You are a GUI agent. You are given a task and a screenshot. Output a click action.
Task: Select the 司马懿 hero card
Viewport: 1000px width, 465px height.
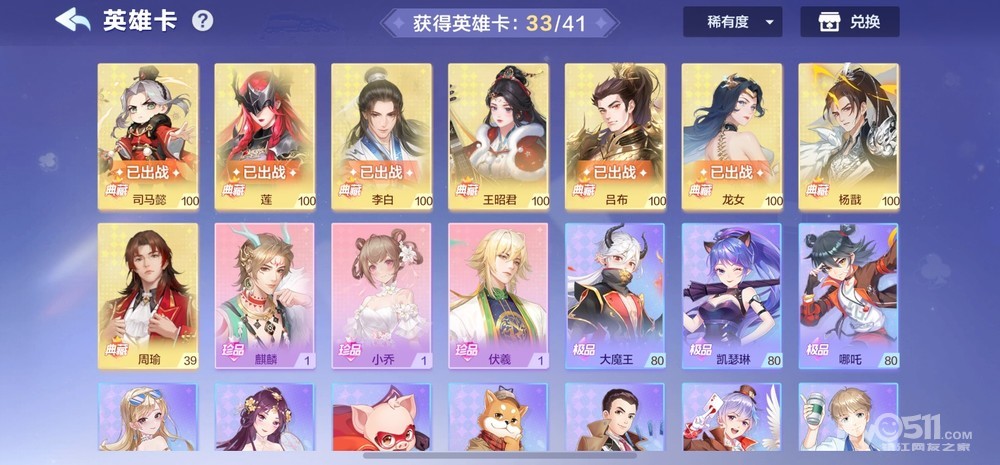click(148, 136)
